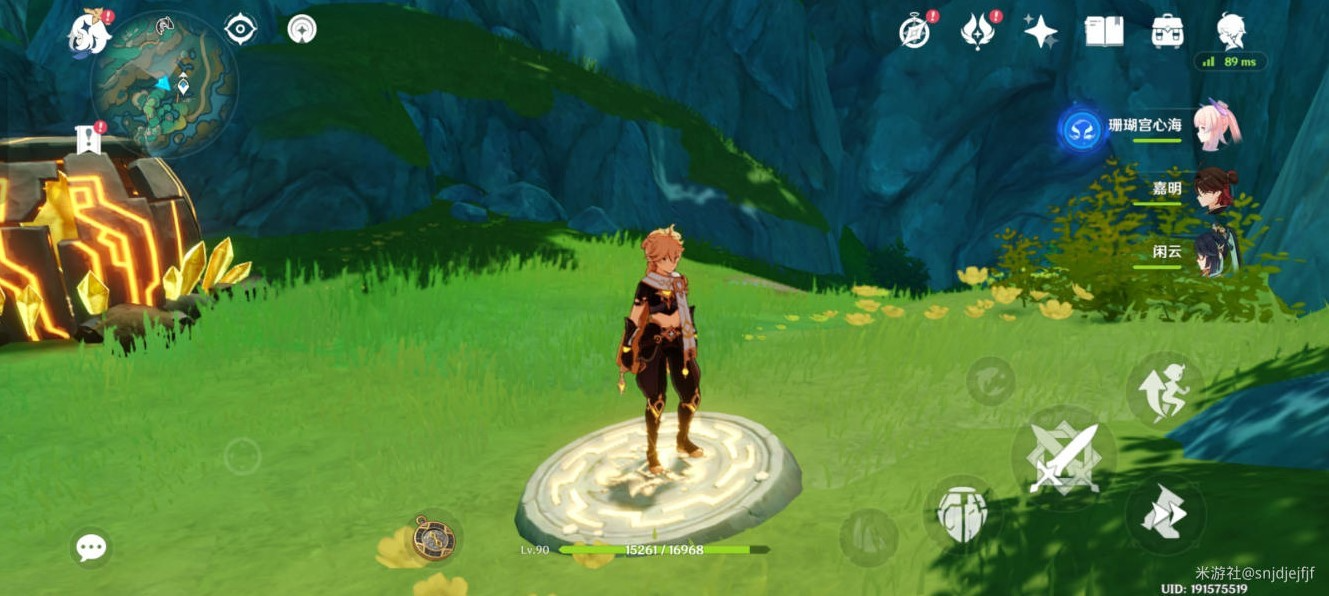Open the Paimon menu
The image size is (1329, 596).
(x=89, y=35)
